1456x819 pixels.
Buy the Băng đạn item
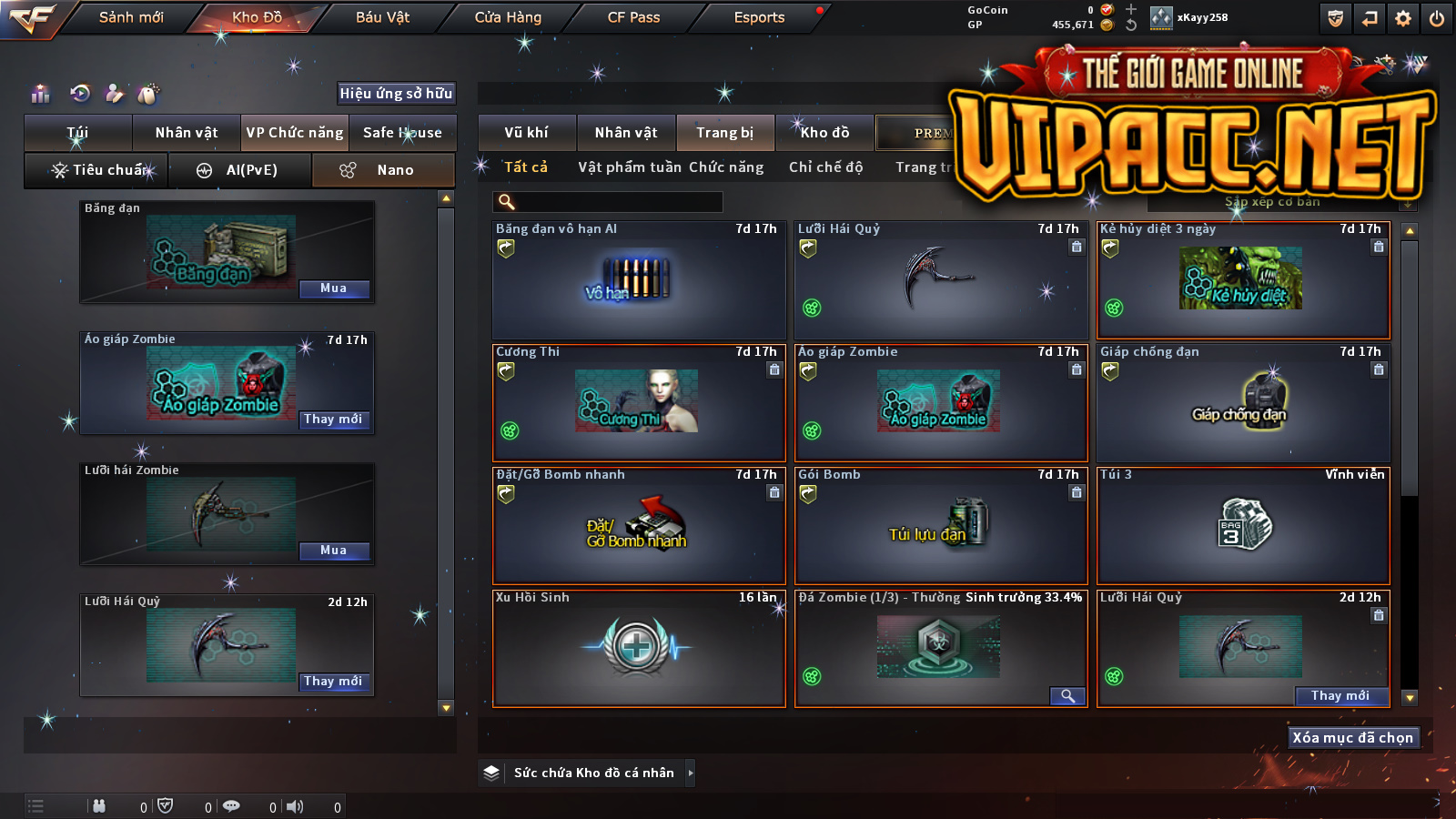coord(333,288)
